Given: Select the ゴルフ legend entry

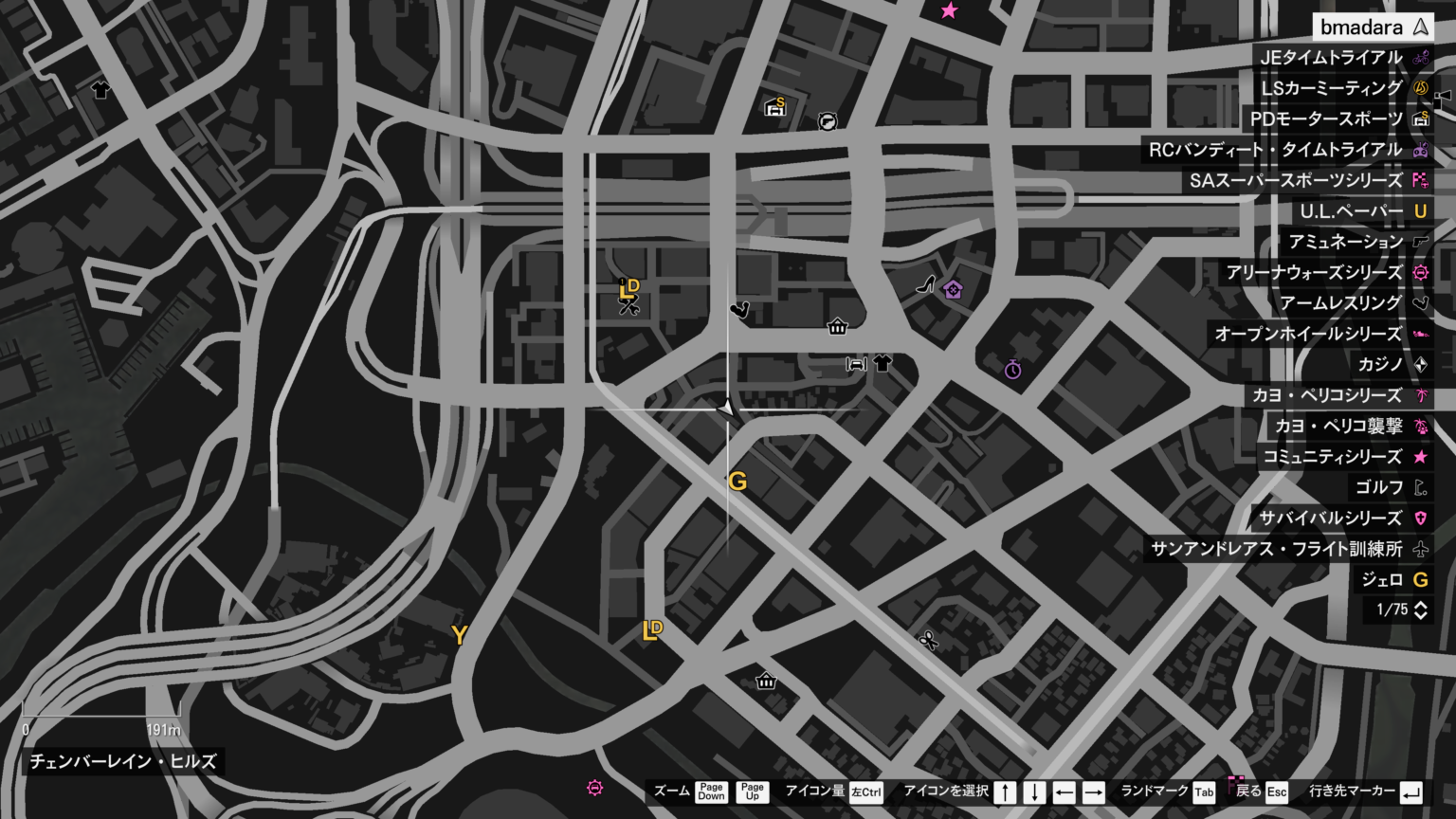Looking at the screenshot, I should [1378, 487].
